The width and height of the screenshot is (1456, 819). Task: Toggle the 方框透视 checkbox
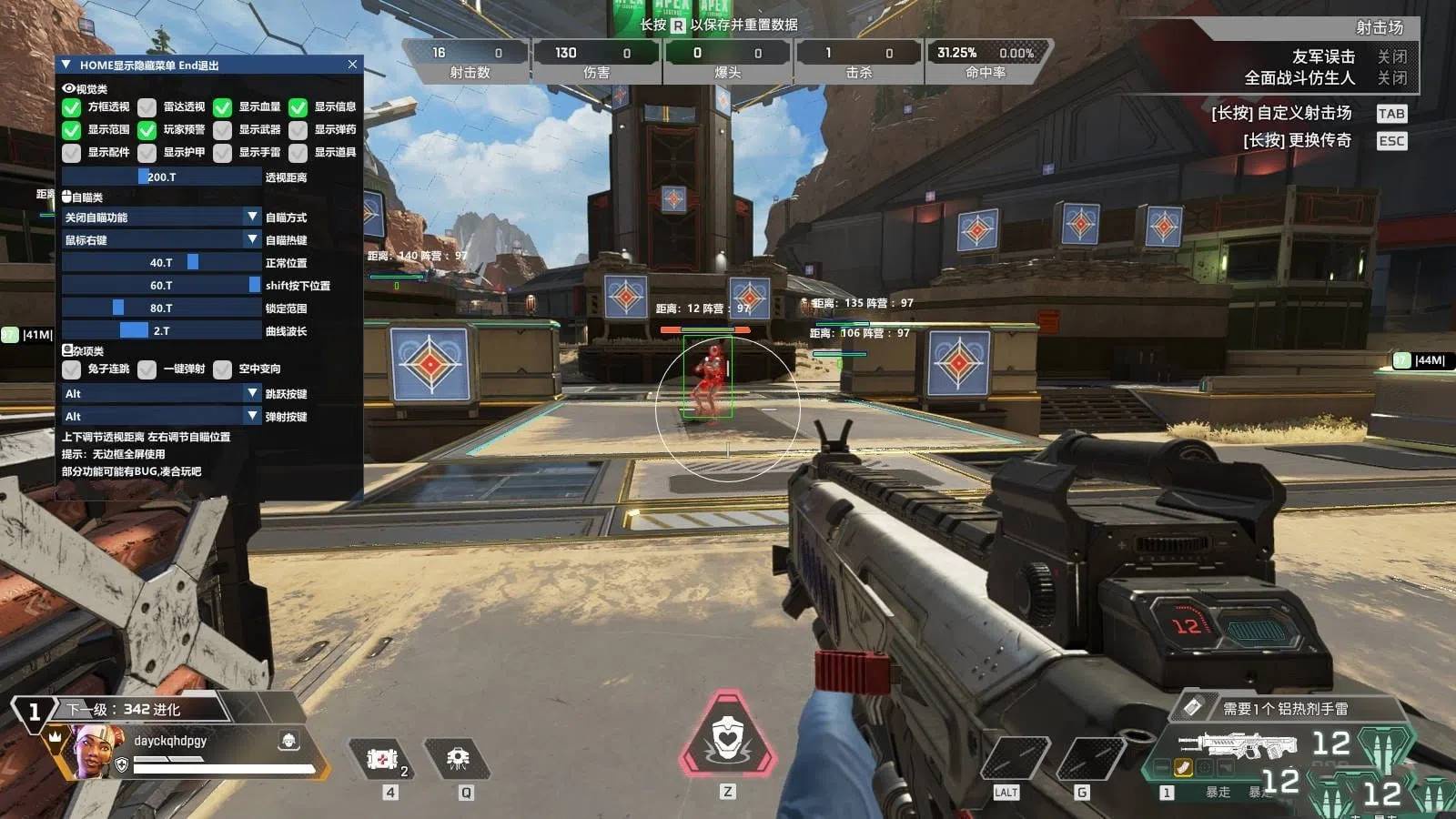pos(72,107)
